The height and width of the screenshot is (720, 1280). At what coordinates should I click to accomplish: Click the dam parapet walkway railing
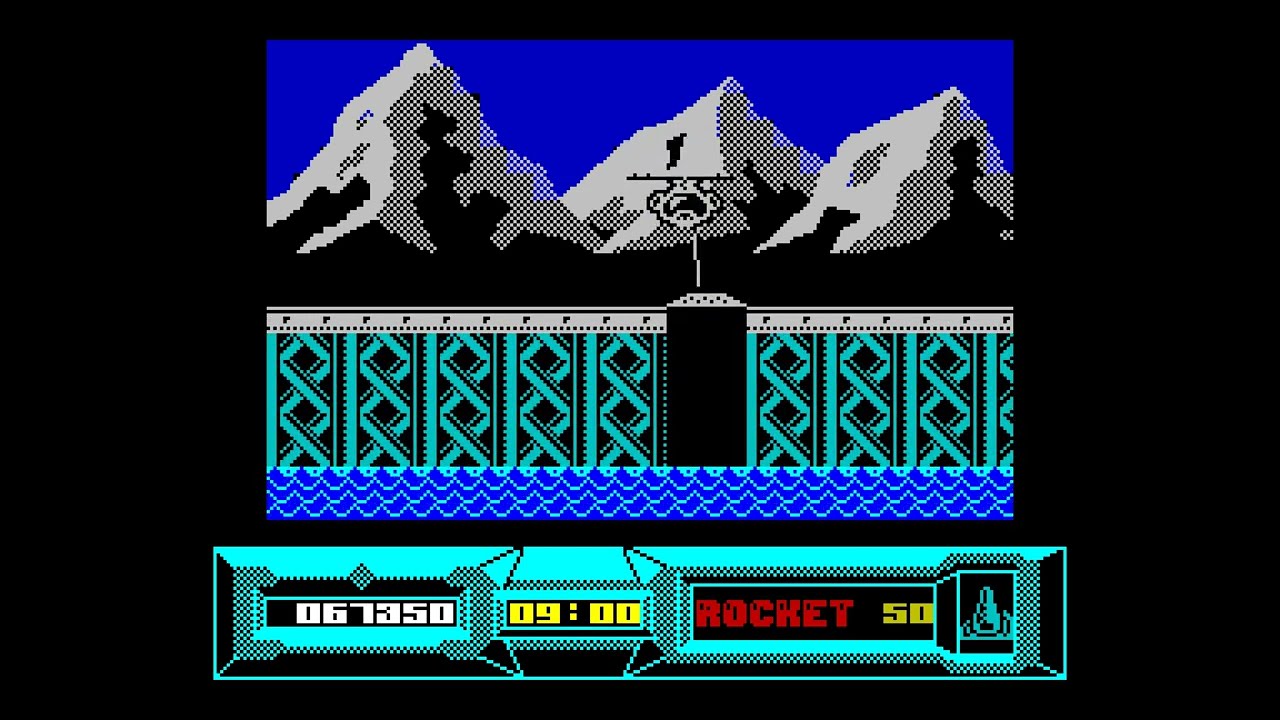[x=450, y=312]
